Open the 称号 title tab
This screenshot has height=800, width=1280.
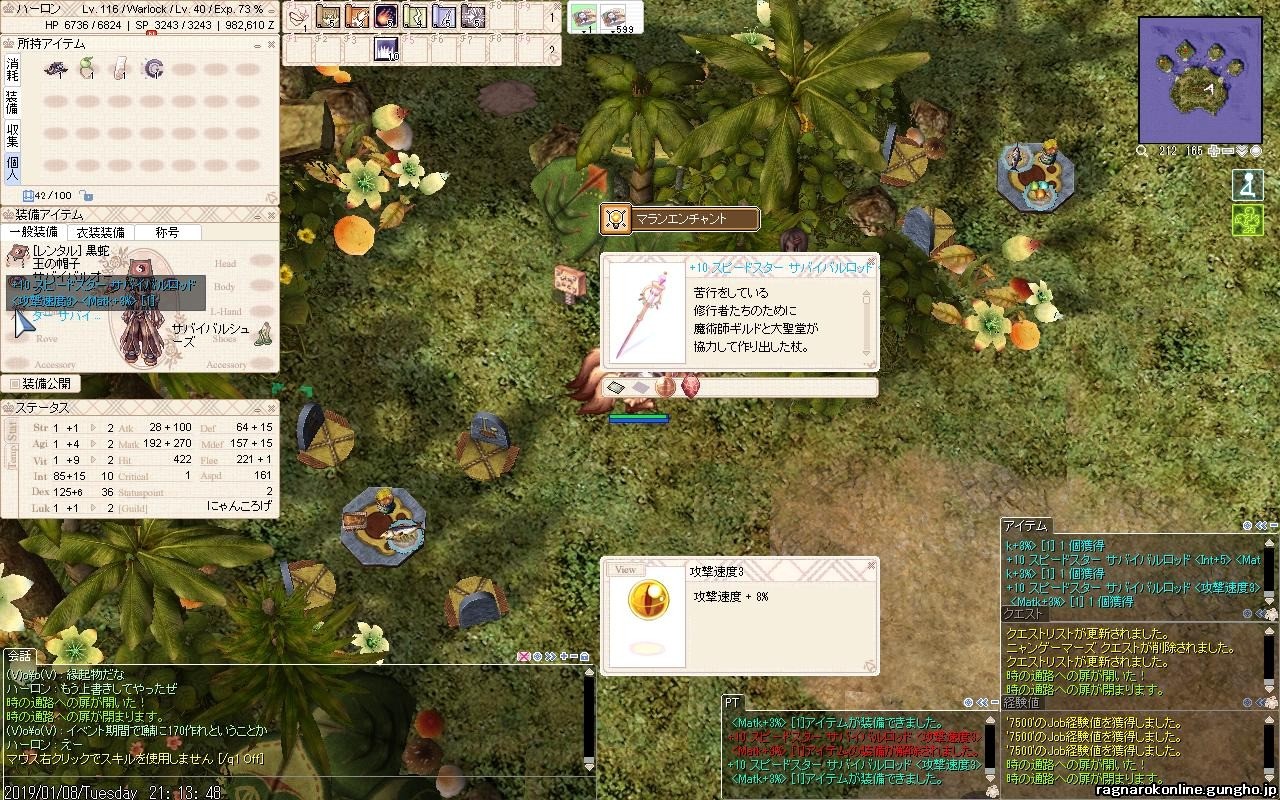(x=167, y=232)
